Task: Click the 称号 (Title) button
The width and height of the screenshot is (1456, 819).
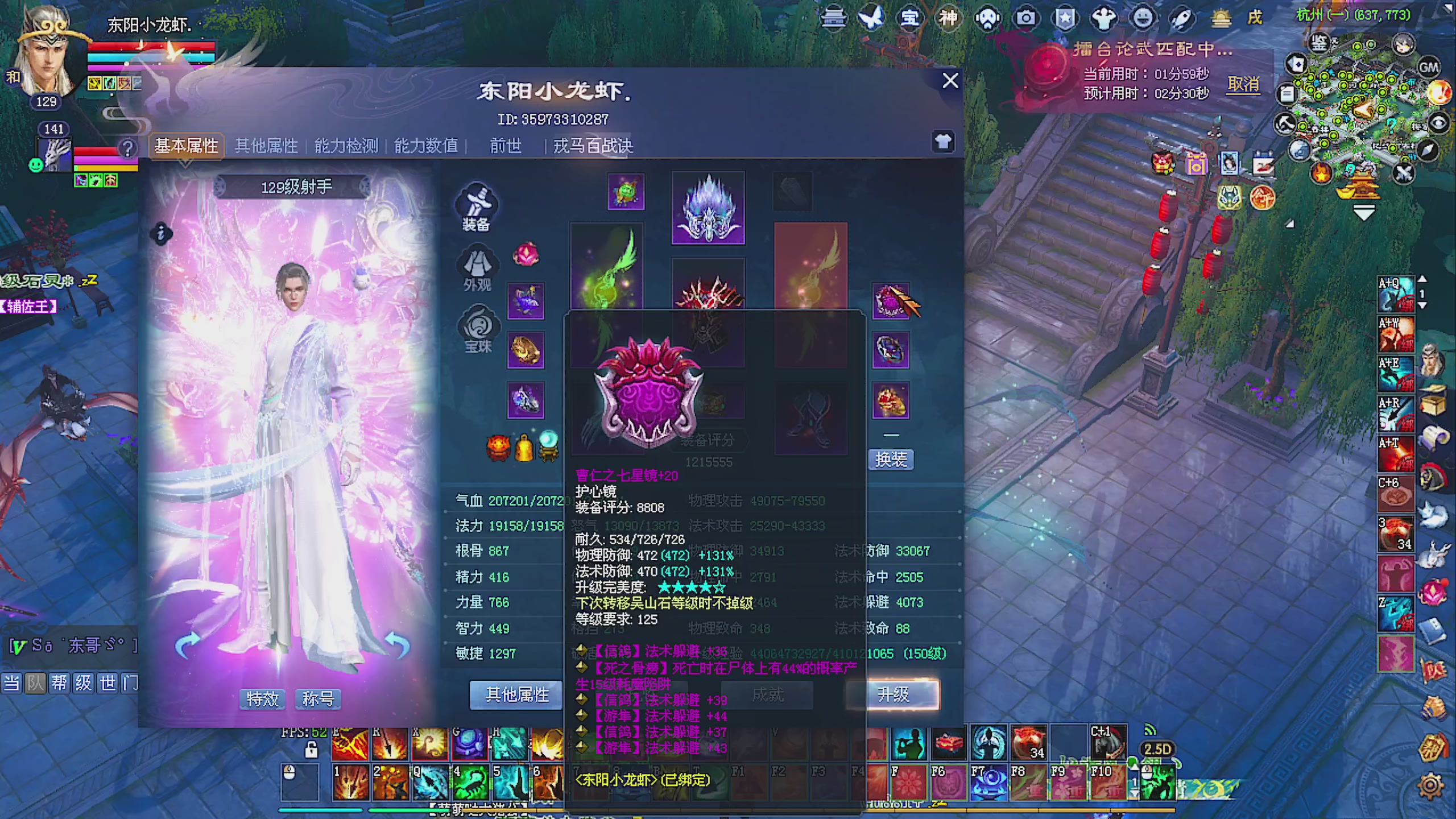Action: coord(318,699)
